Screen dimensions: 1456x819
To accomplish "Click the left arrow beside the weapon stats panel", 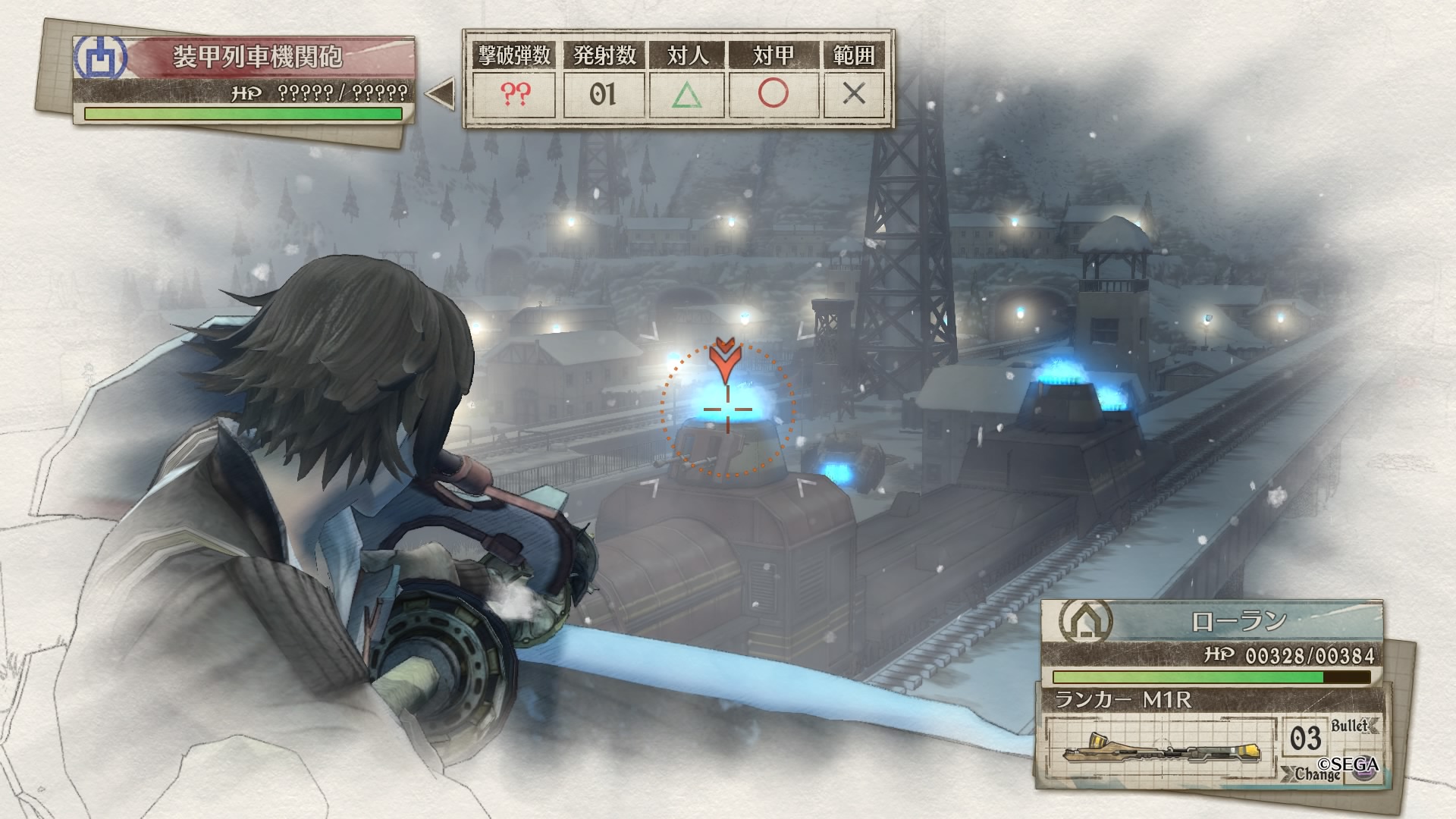I will [440, 94].
